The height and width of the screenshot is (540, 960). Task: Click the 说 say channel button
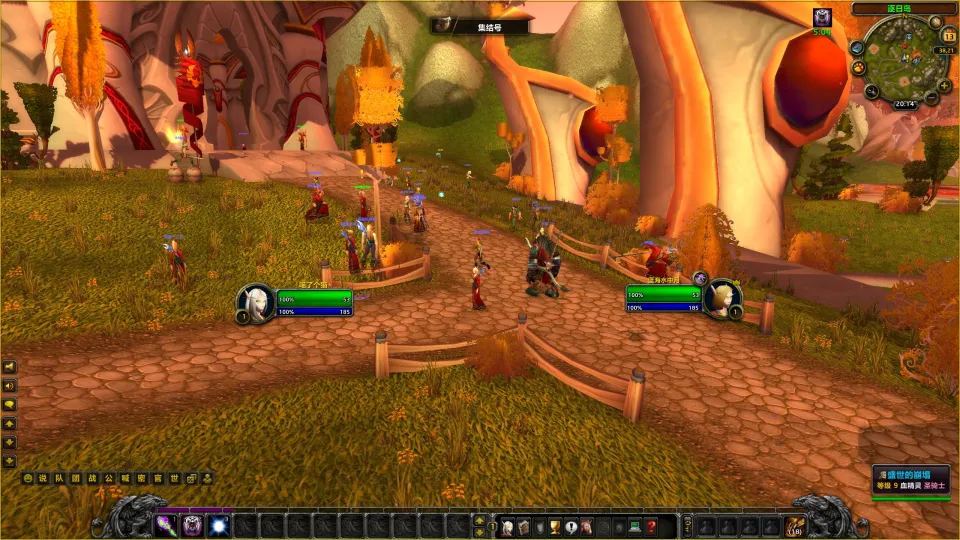click(43, 479)
